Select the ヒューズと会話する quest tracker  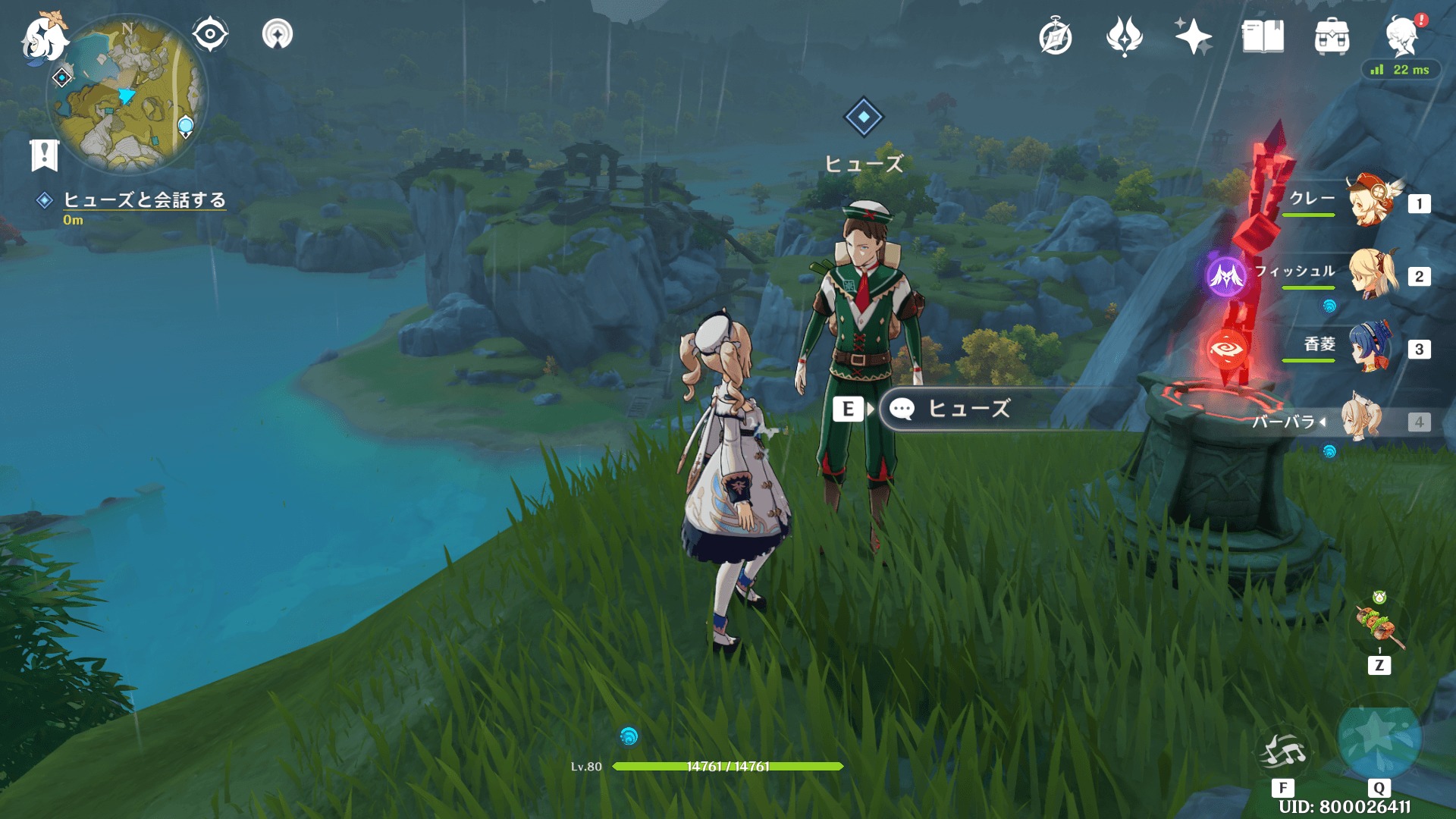pos(144,200)
